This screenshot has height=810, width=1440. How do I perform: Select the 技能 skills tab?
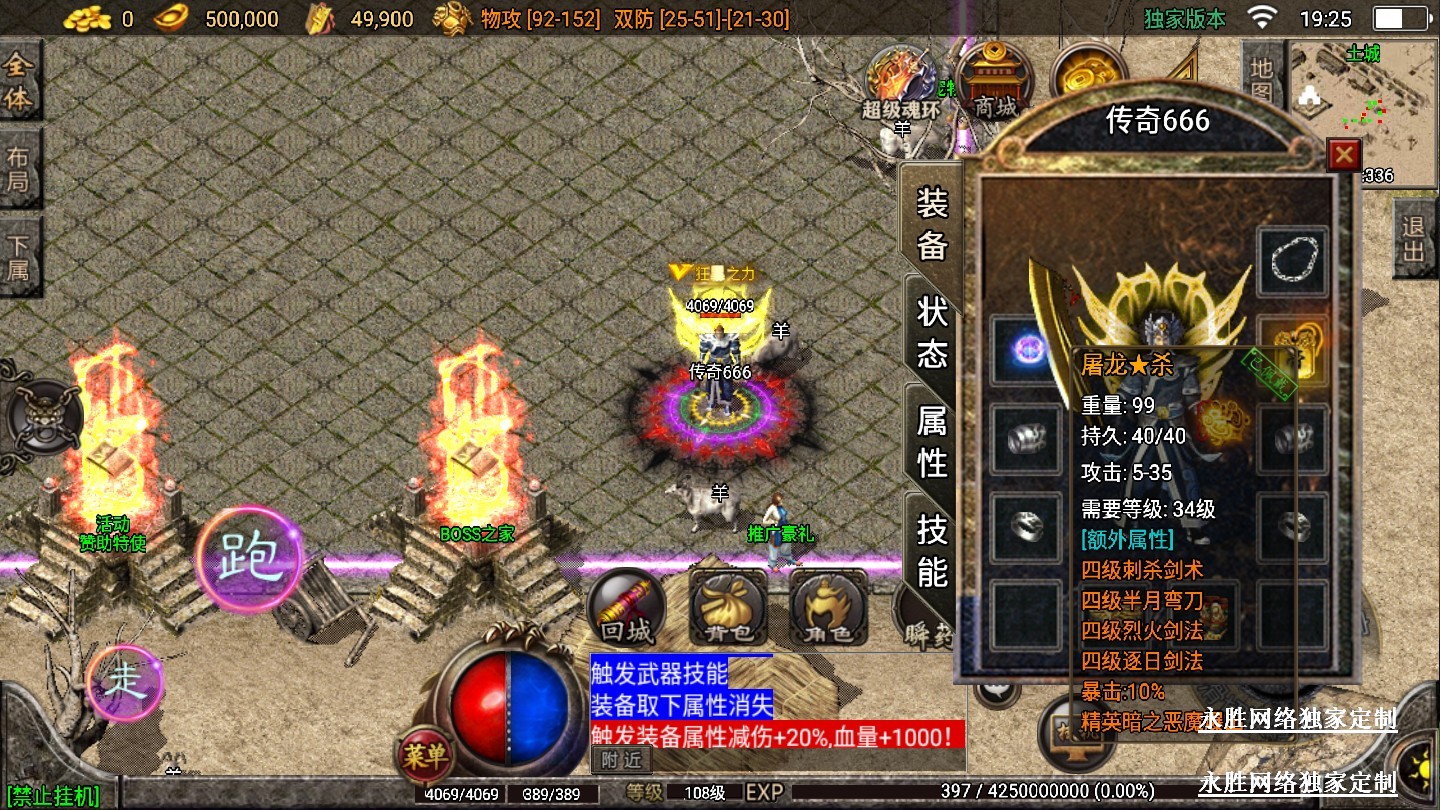pos(932,551)
